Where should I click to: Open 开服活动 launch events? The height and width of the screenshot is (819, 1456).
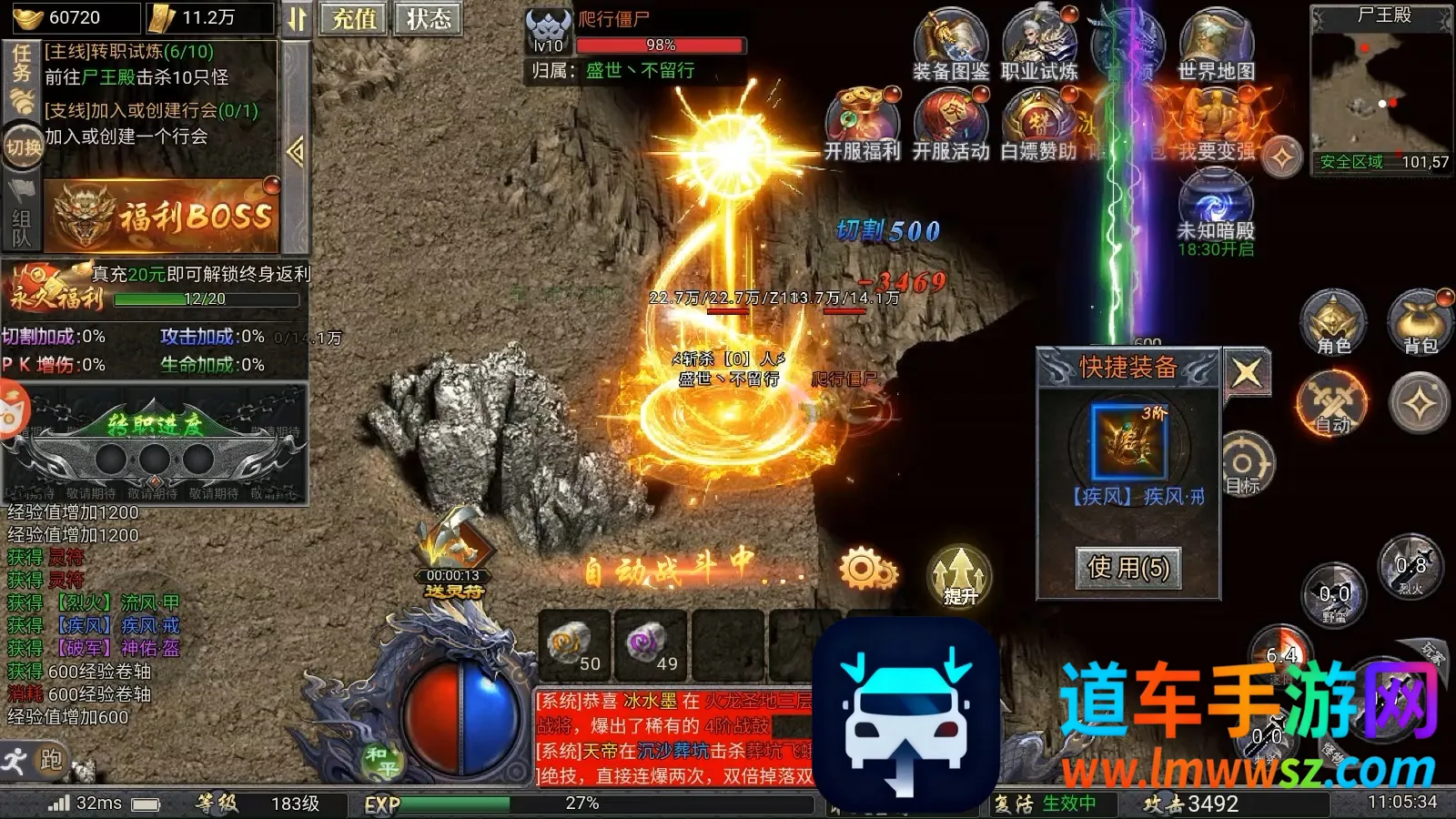[x=951, y=126]
